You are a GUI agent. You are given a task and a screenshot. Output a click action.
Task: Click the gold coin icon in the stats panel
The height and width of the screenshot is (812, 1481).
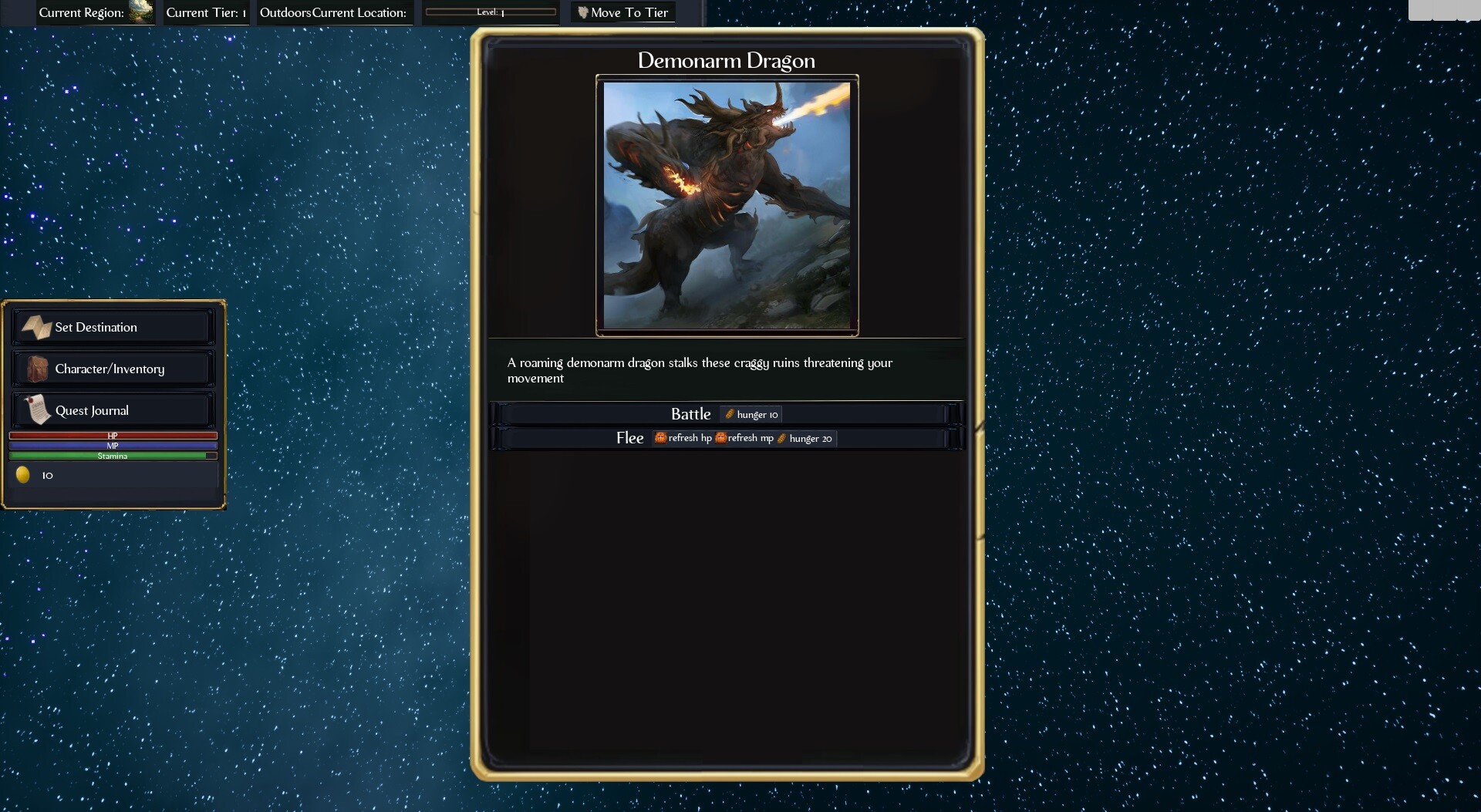(22, 475)
